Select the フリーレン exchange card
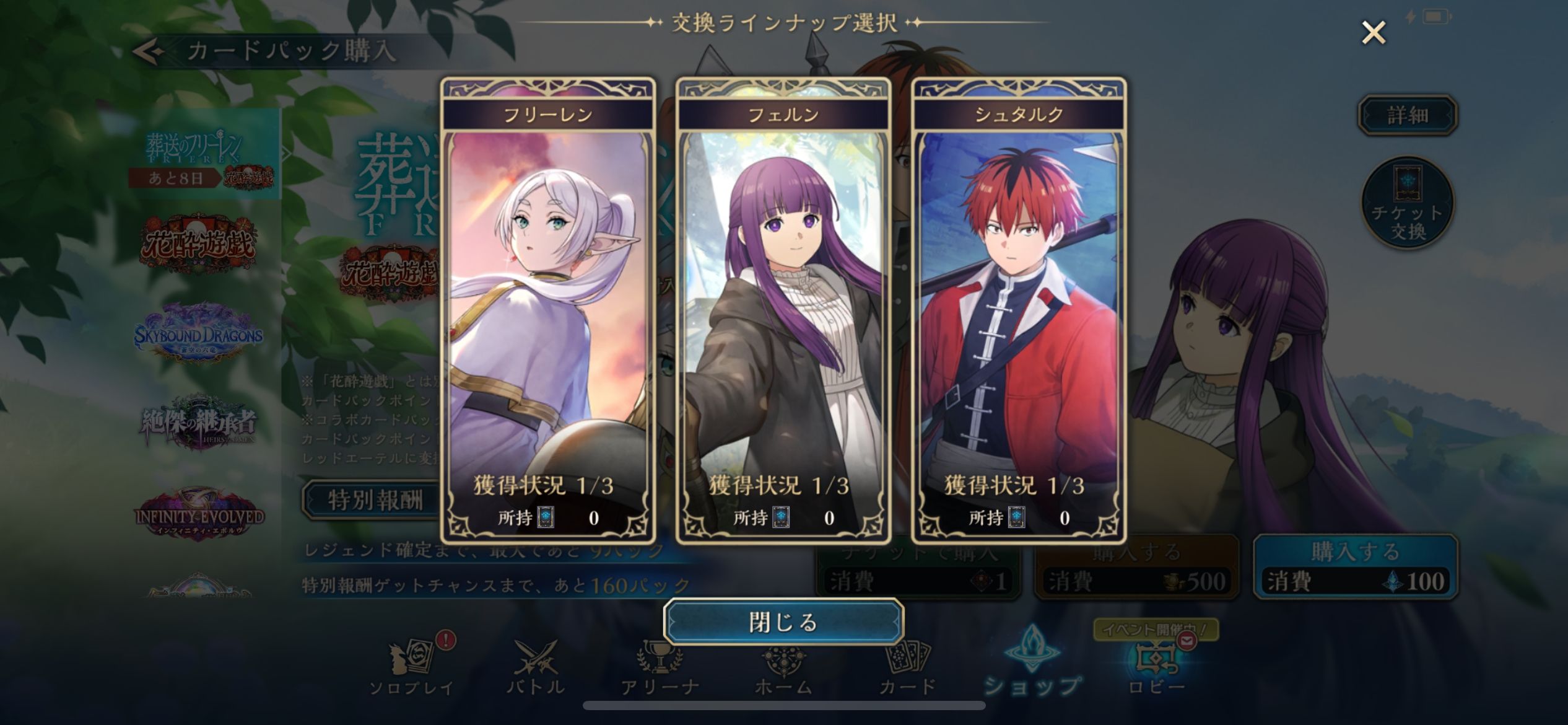Viewport: 1568px width, 725px height. pyautogui.click(x=547, y=310)
